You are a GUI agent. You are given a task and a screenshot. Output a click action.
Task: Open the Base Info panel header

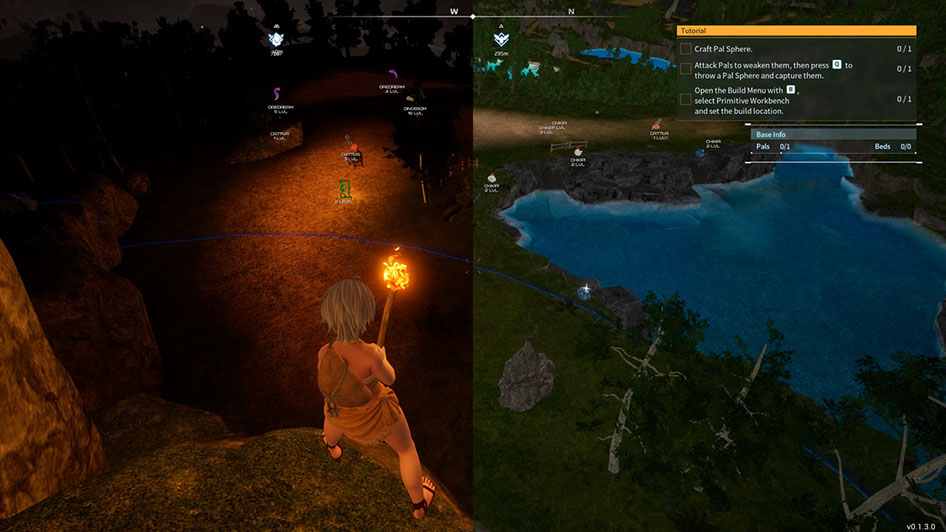(832, 134)
